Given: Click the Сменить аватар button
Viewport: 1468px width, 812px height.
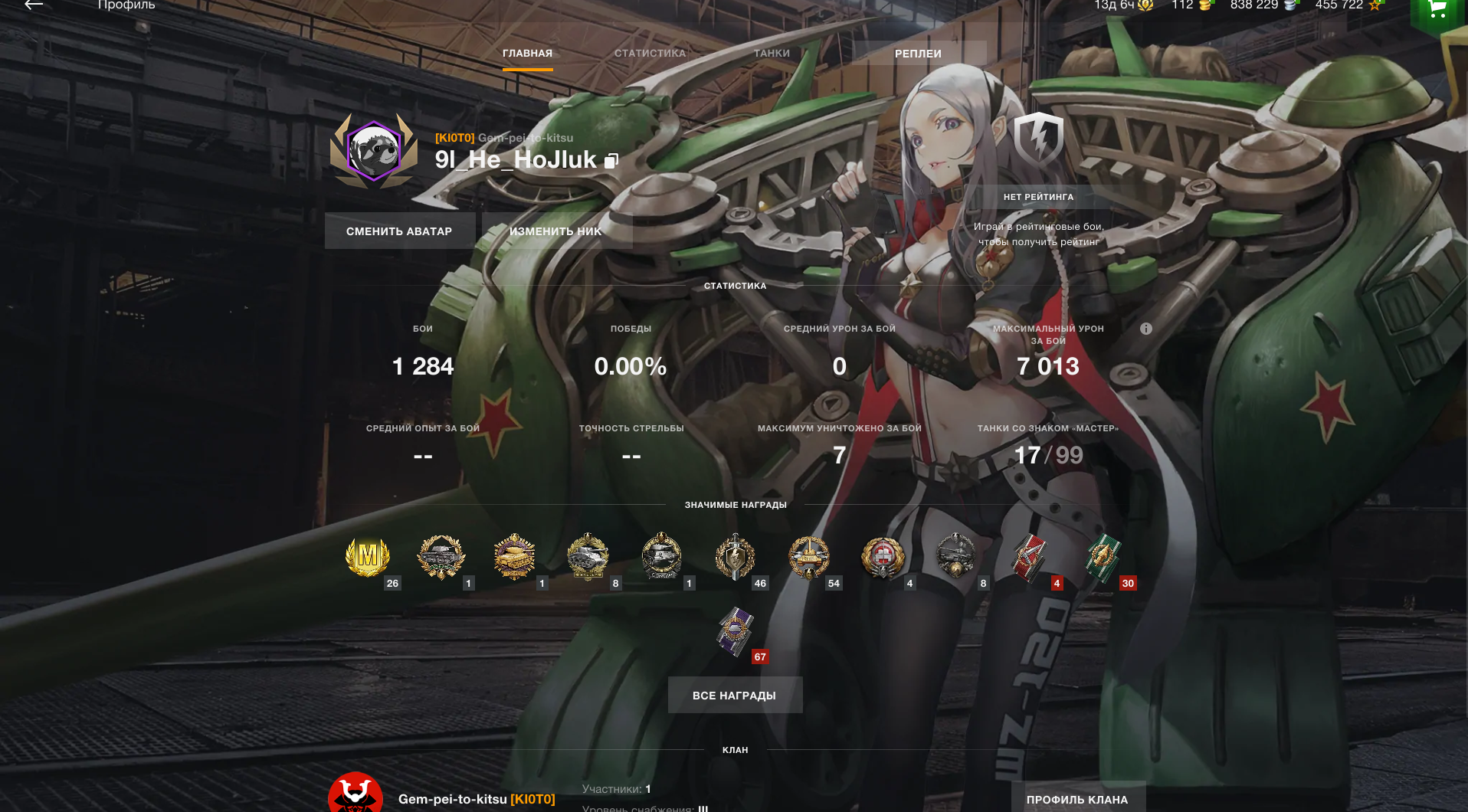Looking at the screenshot, I should 399,231.
